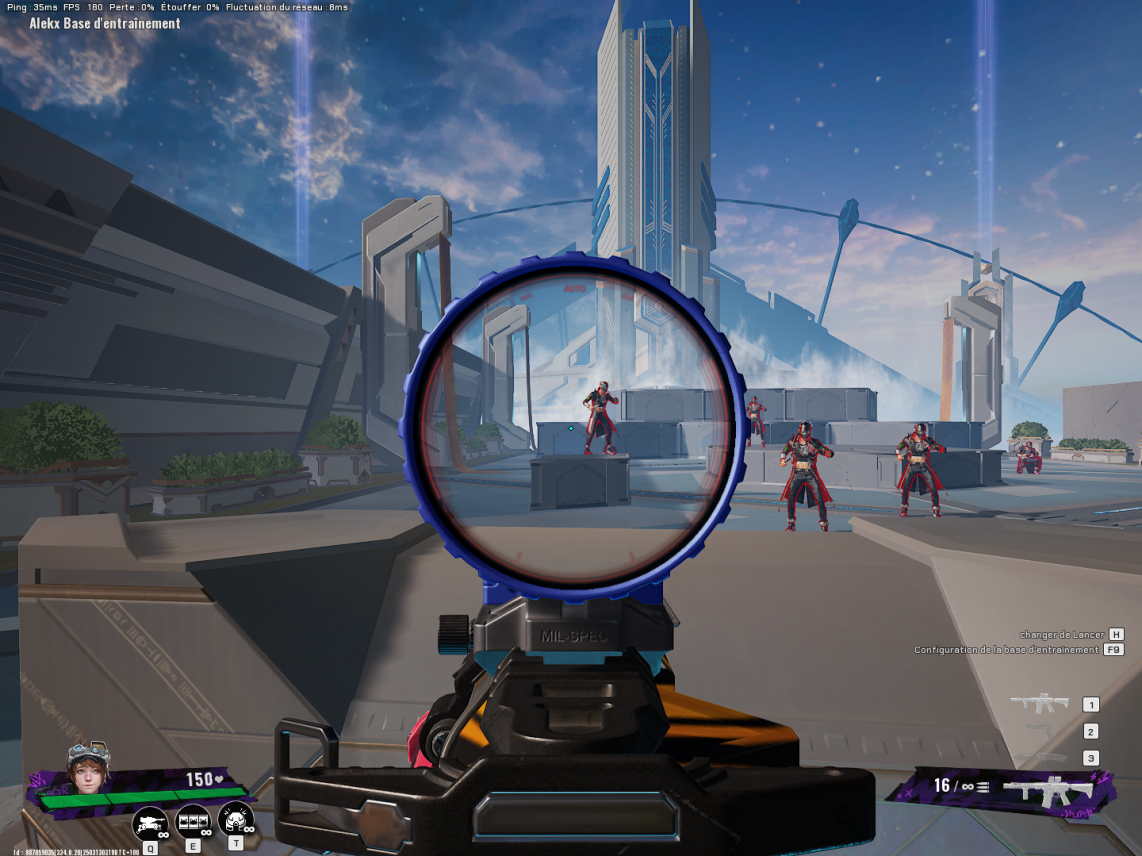Trigger the slot machine ability icon

193,822
